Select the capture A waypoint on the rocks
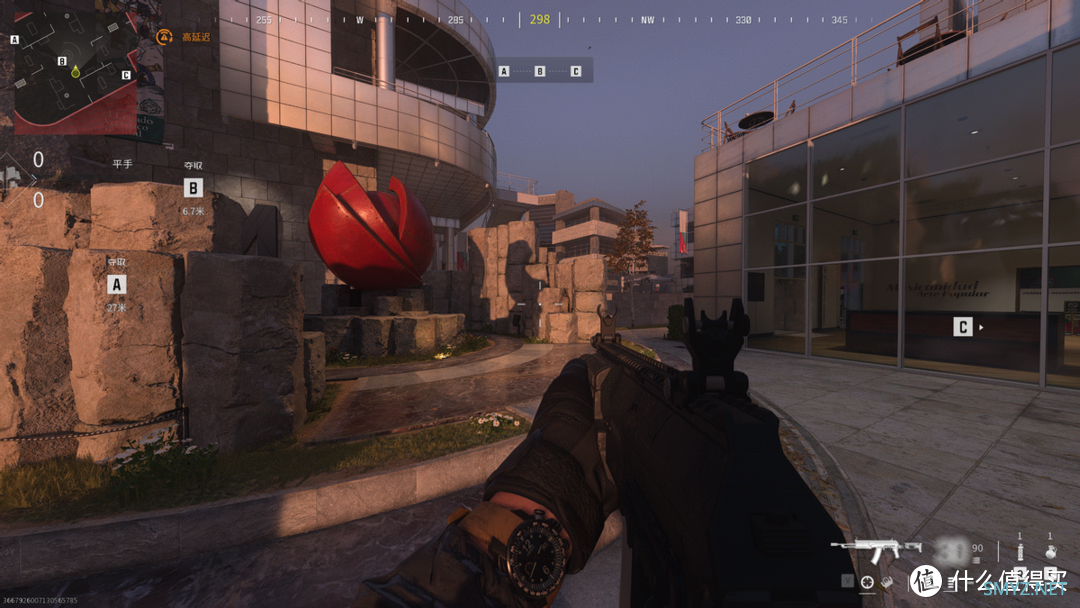The width and height of the screenshot is (1080, 608). coord(117,284)
